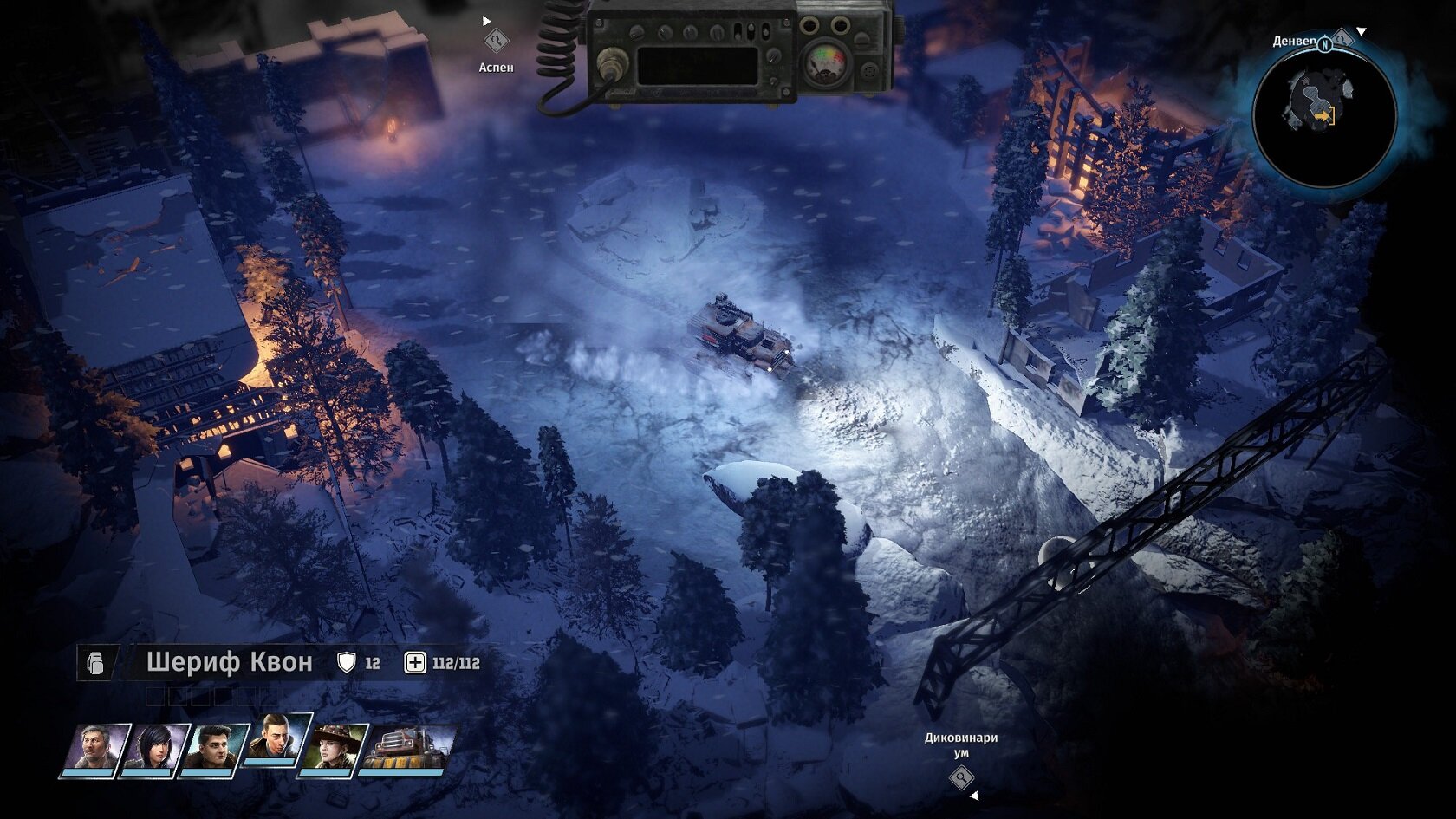Select the Диковинариум destination marker
The height and width of the screenshot is (819, 1456).
[960, 778]
